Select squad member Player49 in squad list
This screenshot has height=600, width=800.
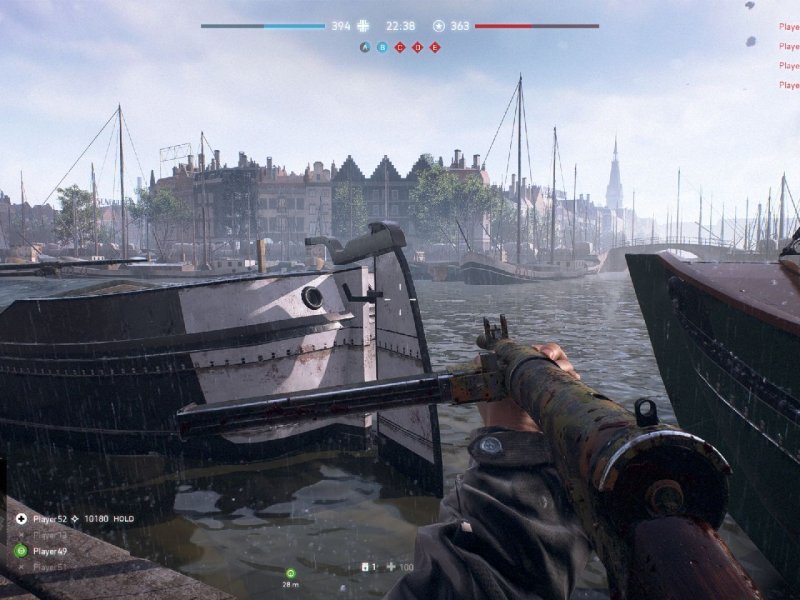coord(50,551)
